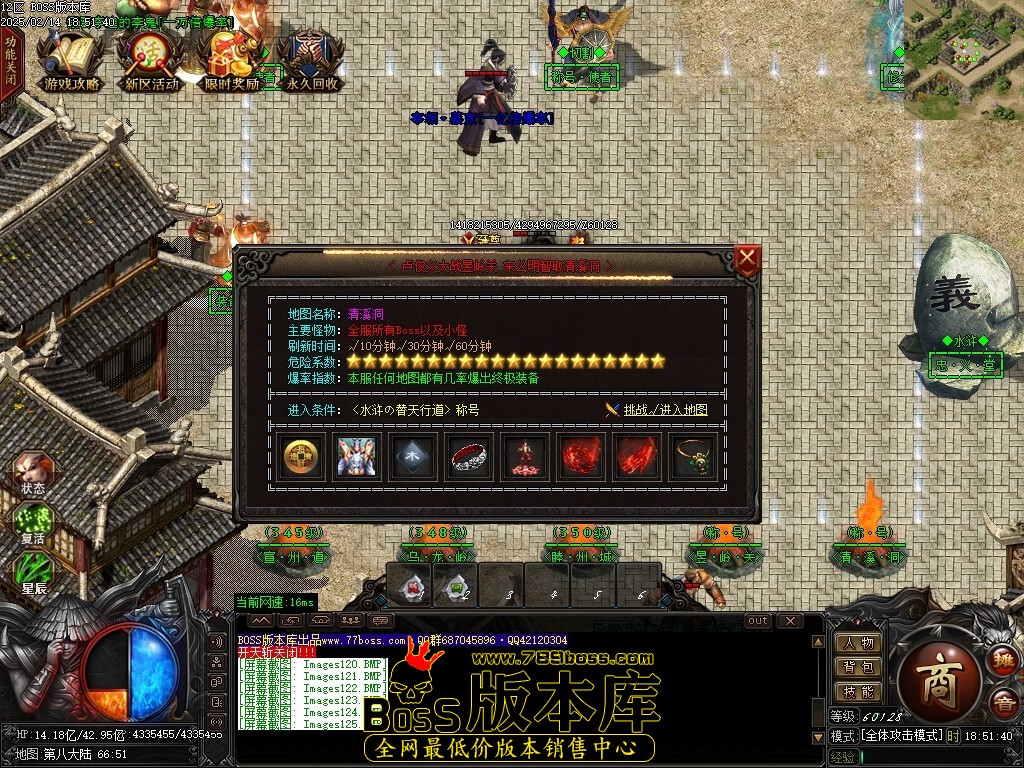Open the 技能 skills panel
This screenshot has width=1024, height=768.
(x=858, y=691)
